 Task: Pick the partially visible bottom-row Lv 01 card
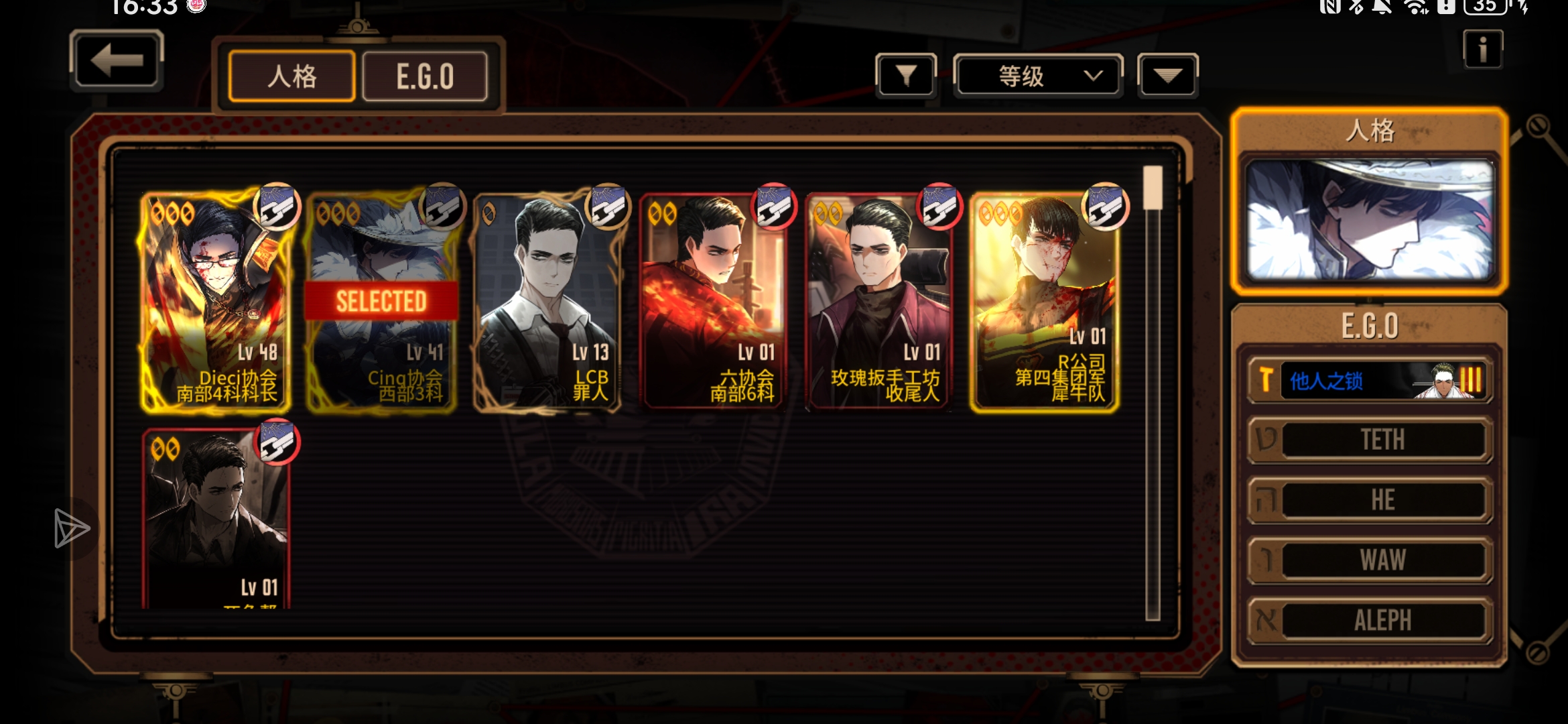[216, 520]
